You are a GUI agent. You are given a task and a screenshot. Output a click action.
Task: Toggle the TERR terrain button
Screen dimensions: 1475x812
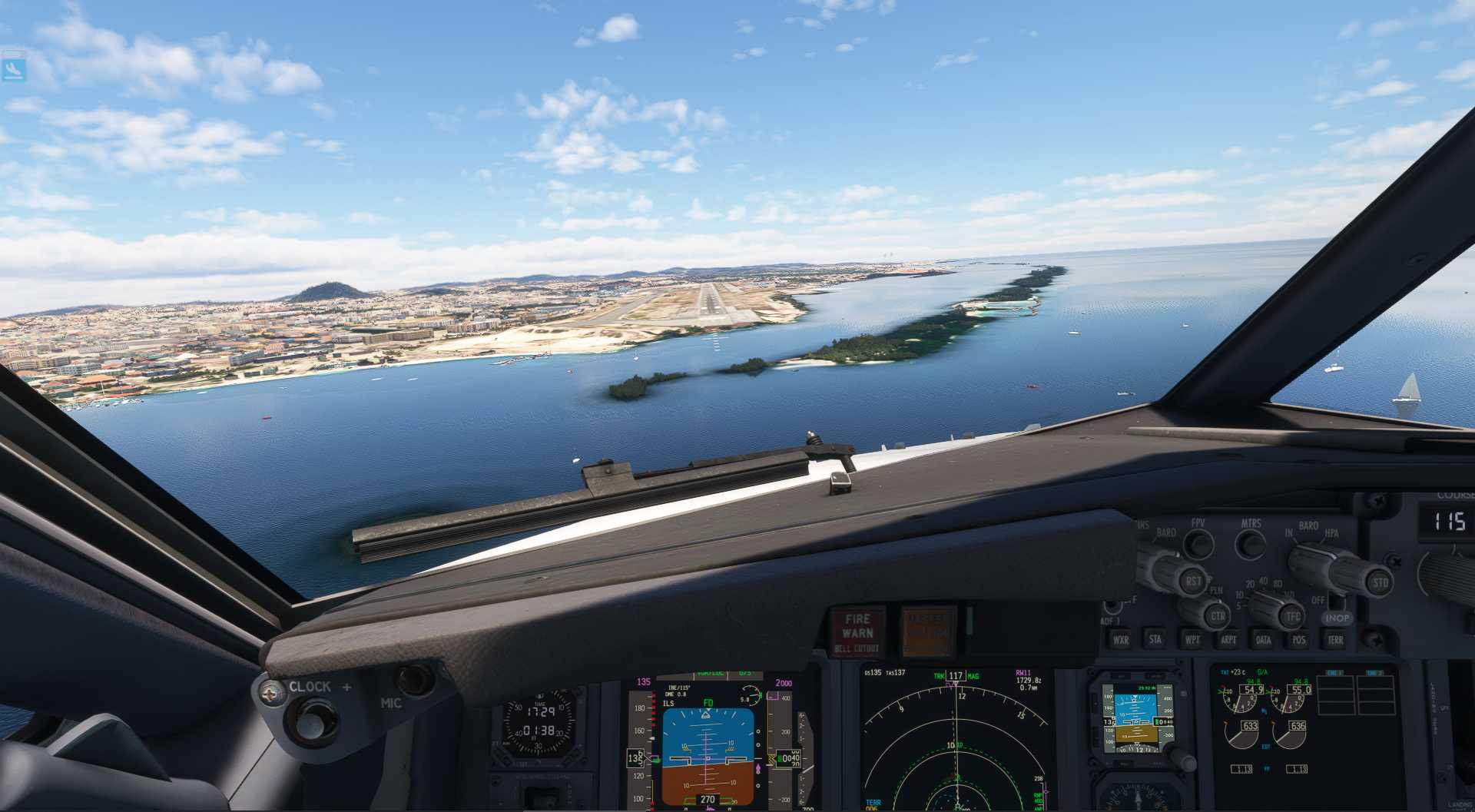pyautogui.click(x=1335, y=638)
